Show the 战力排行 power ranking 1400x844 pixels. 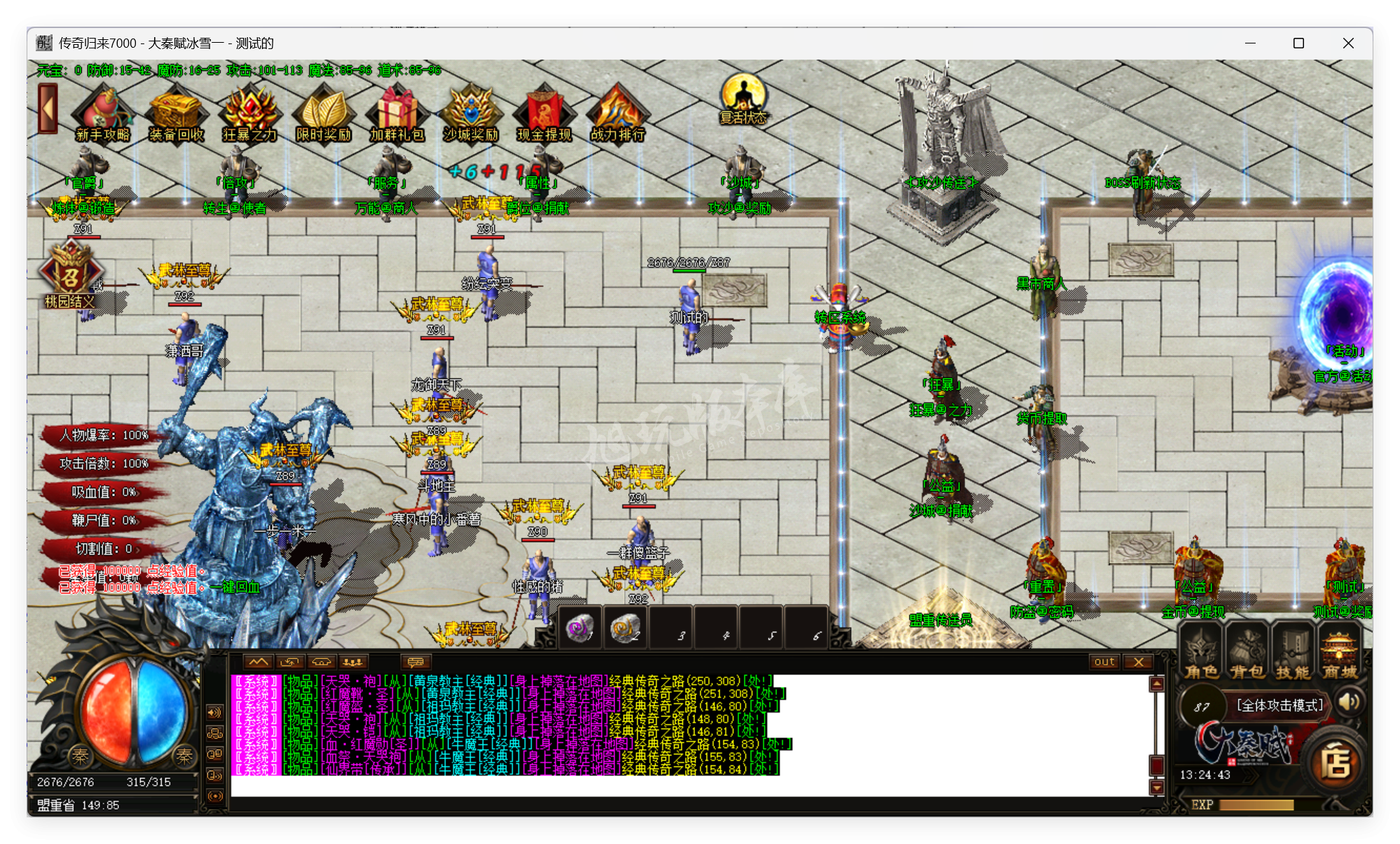click(x=617, y=114)
